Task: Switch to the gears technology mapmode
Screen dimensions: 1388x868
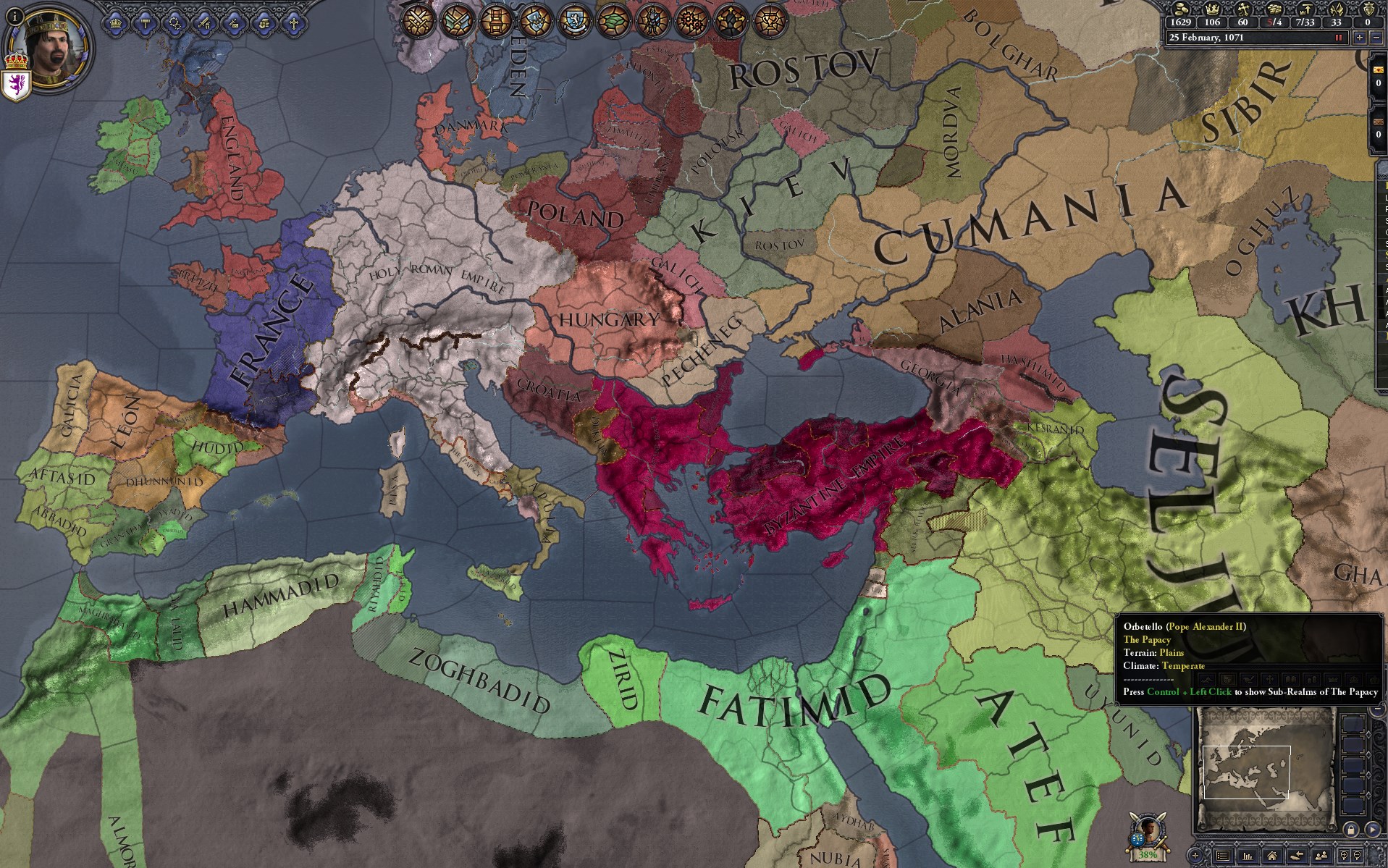Action: click(x=691, y=20)
